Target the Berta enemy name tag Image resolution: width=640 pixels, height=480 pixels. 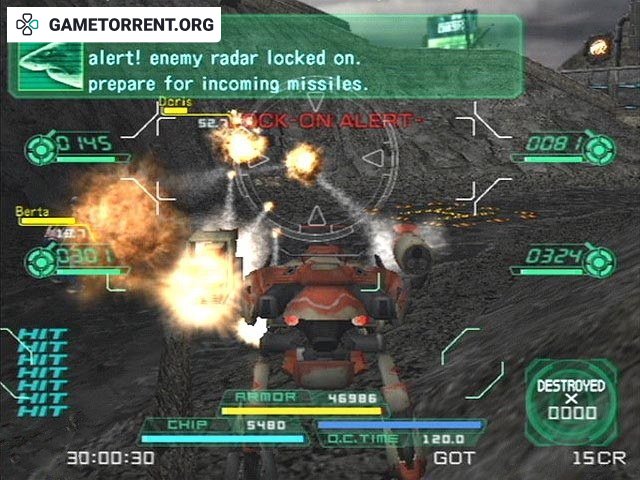(31, 212)
